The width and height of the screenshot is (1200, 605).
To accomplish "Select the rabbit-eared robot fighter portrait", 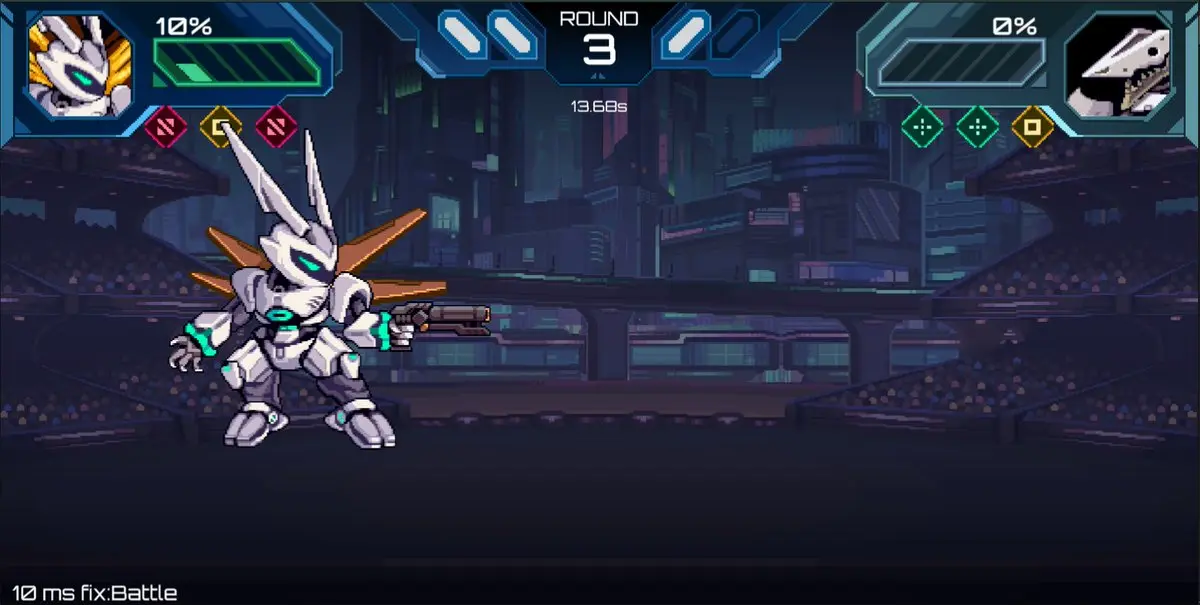I will [80, 66].
